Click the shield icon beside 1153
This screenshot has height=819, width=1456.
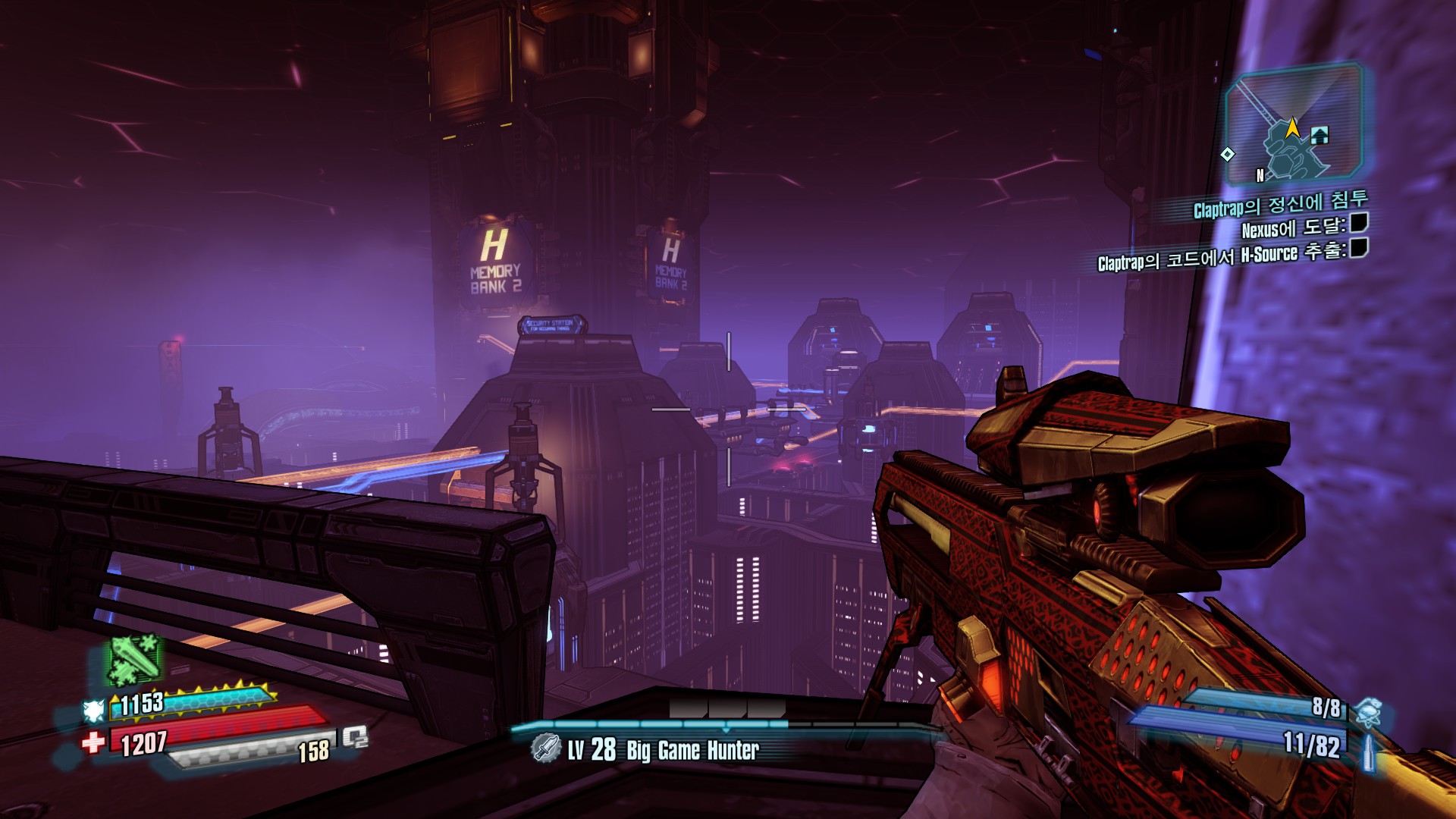coord(93,711)
